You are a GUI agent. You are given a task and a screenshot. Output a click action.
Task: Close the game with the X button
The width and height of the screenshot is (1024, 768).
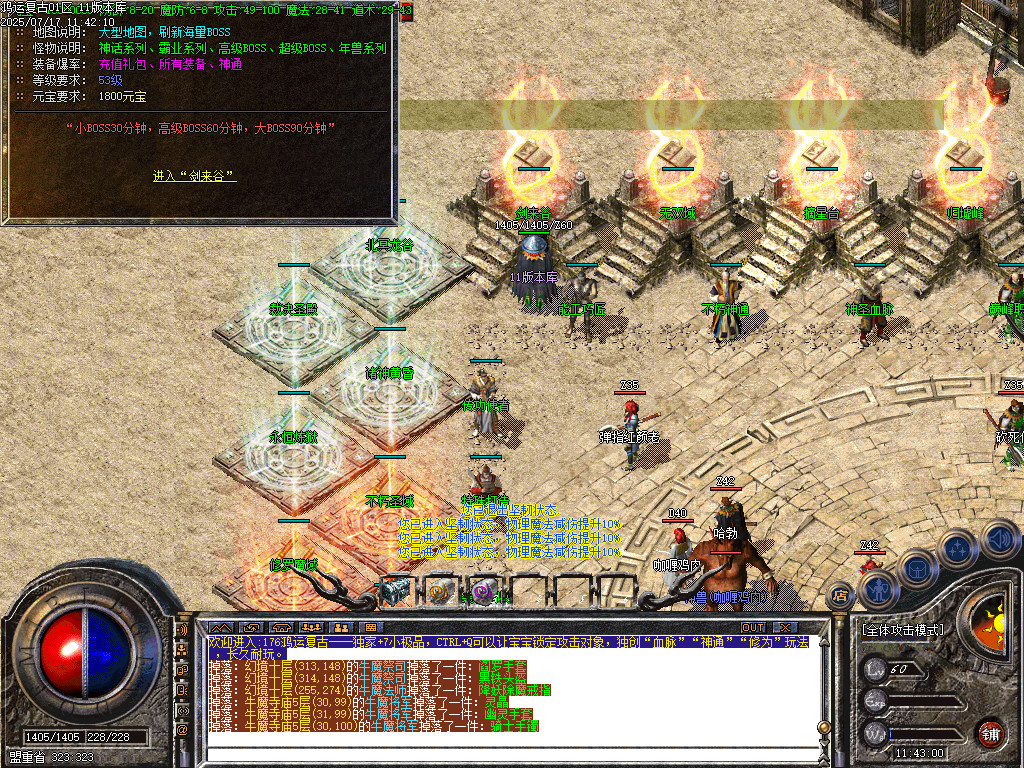pos(786,628)
